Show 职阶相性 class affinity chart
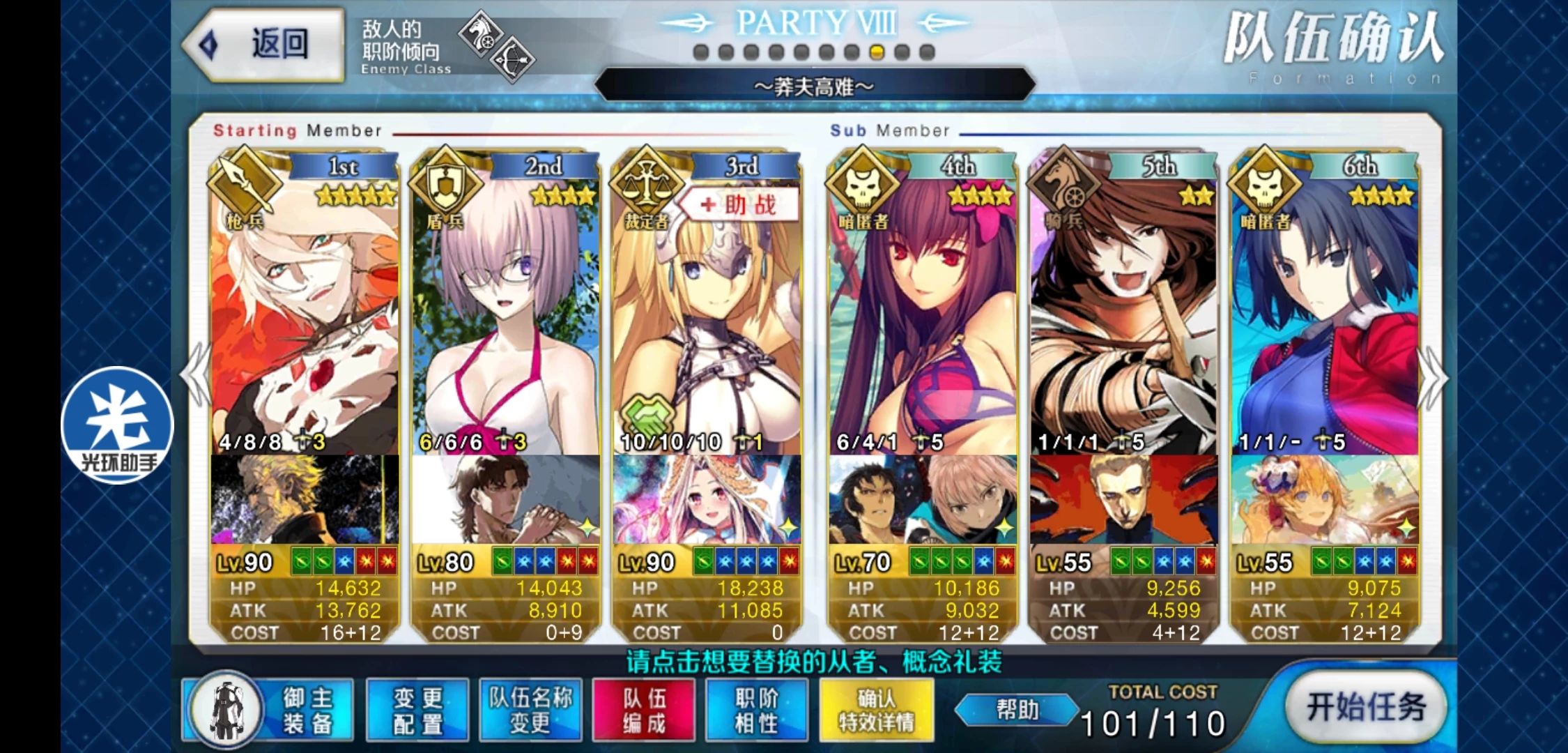This screenshot has height=753, width=1568. 757,710
